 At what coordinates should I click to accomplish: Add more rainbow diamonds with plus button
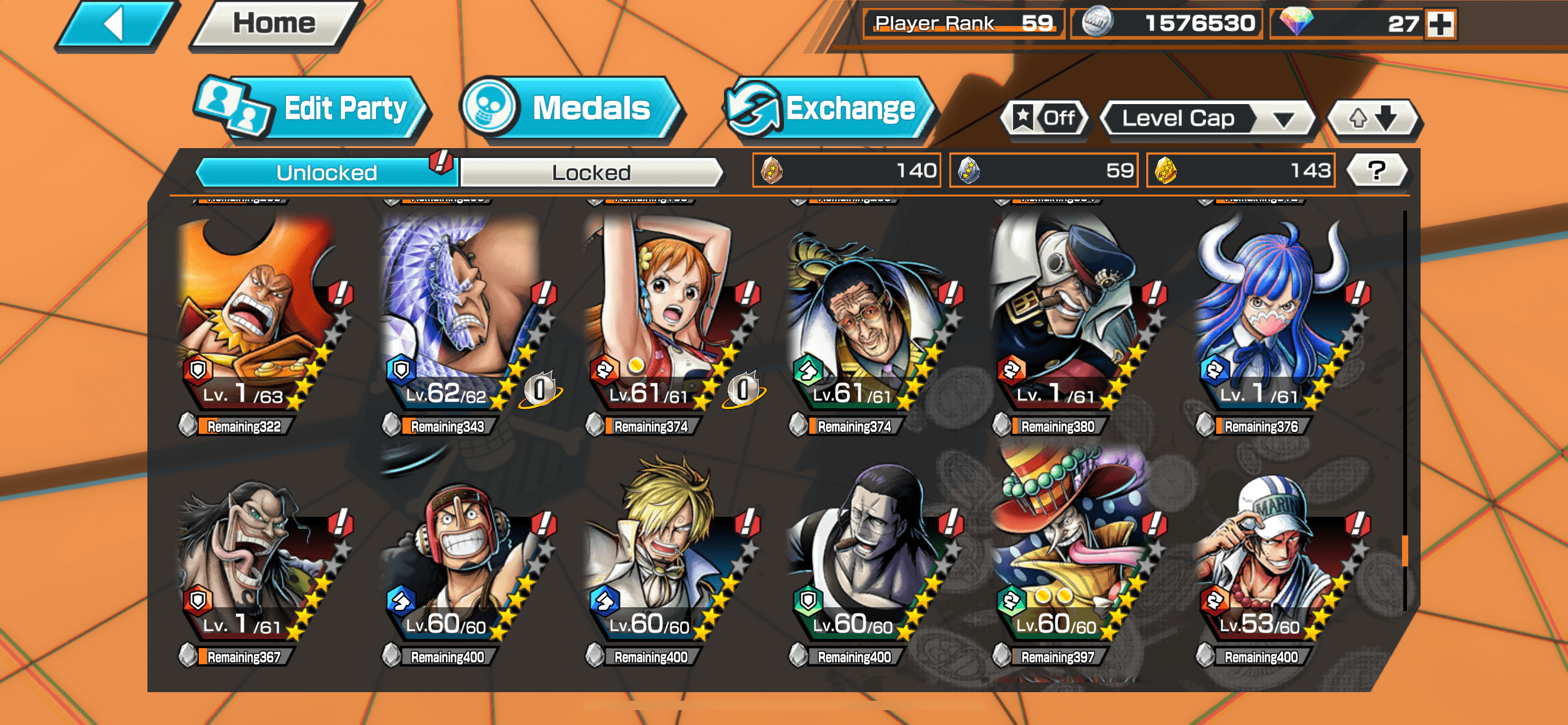(x=1440, y=25)
